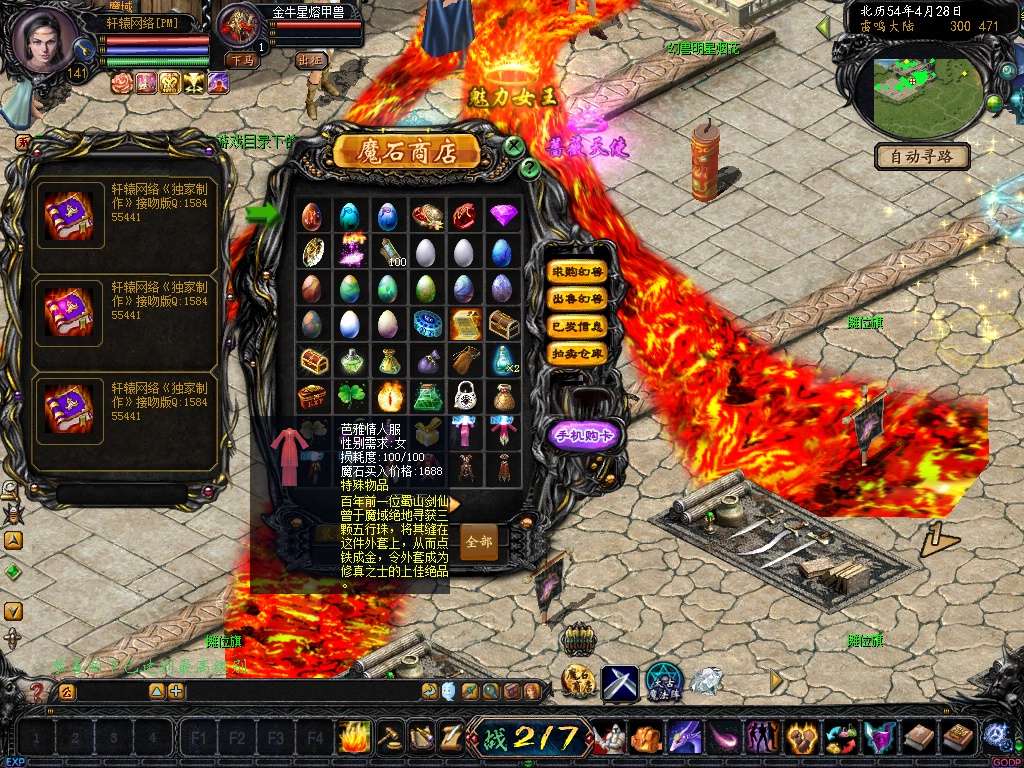Open the red question mark help icon

[x=37, y=691]
